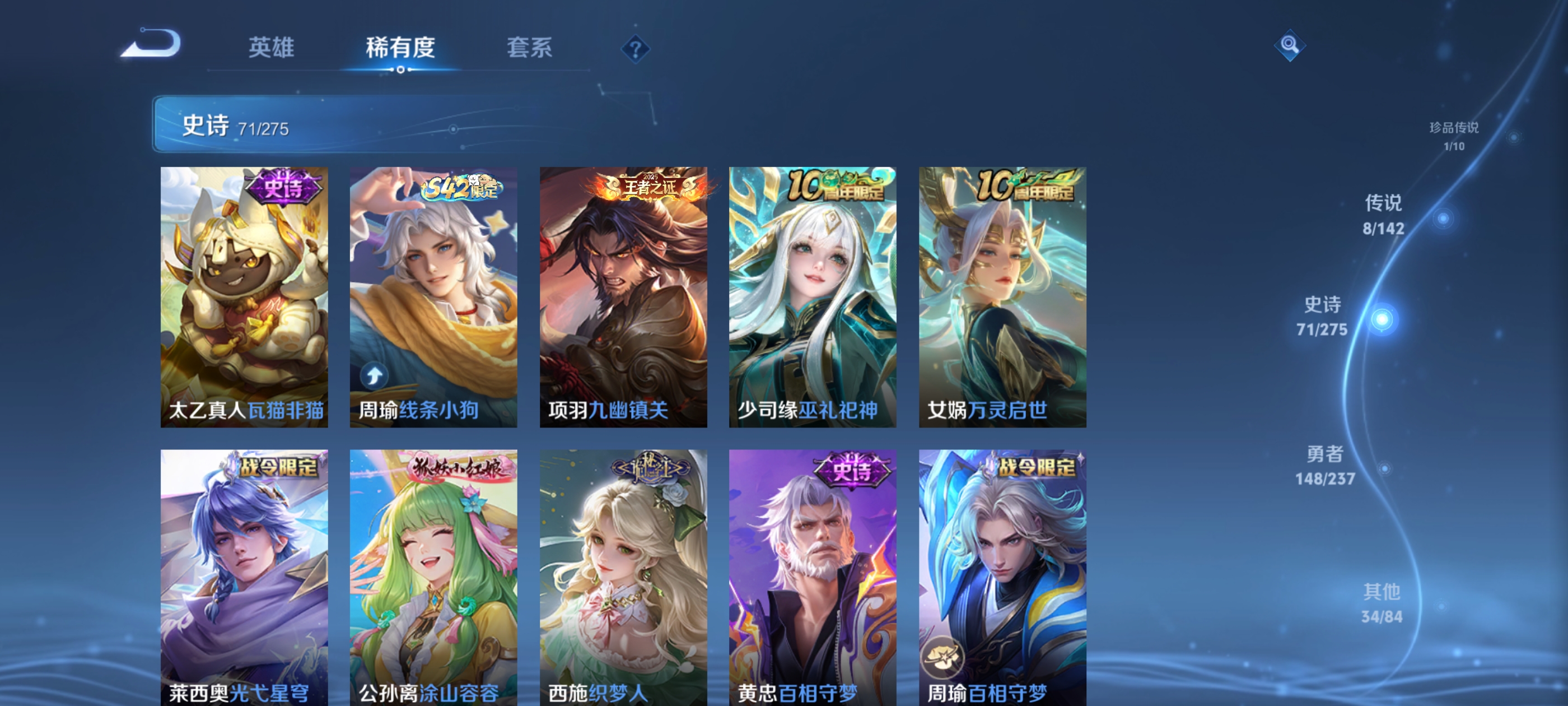Click the 王者之证 badge on 项羽 skin
Viewport: 1568px width, 706px height.
pos(650,188)
